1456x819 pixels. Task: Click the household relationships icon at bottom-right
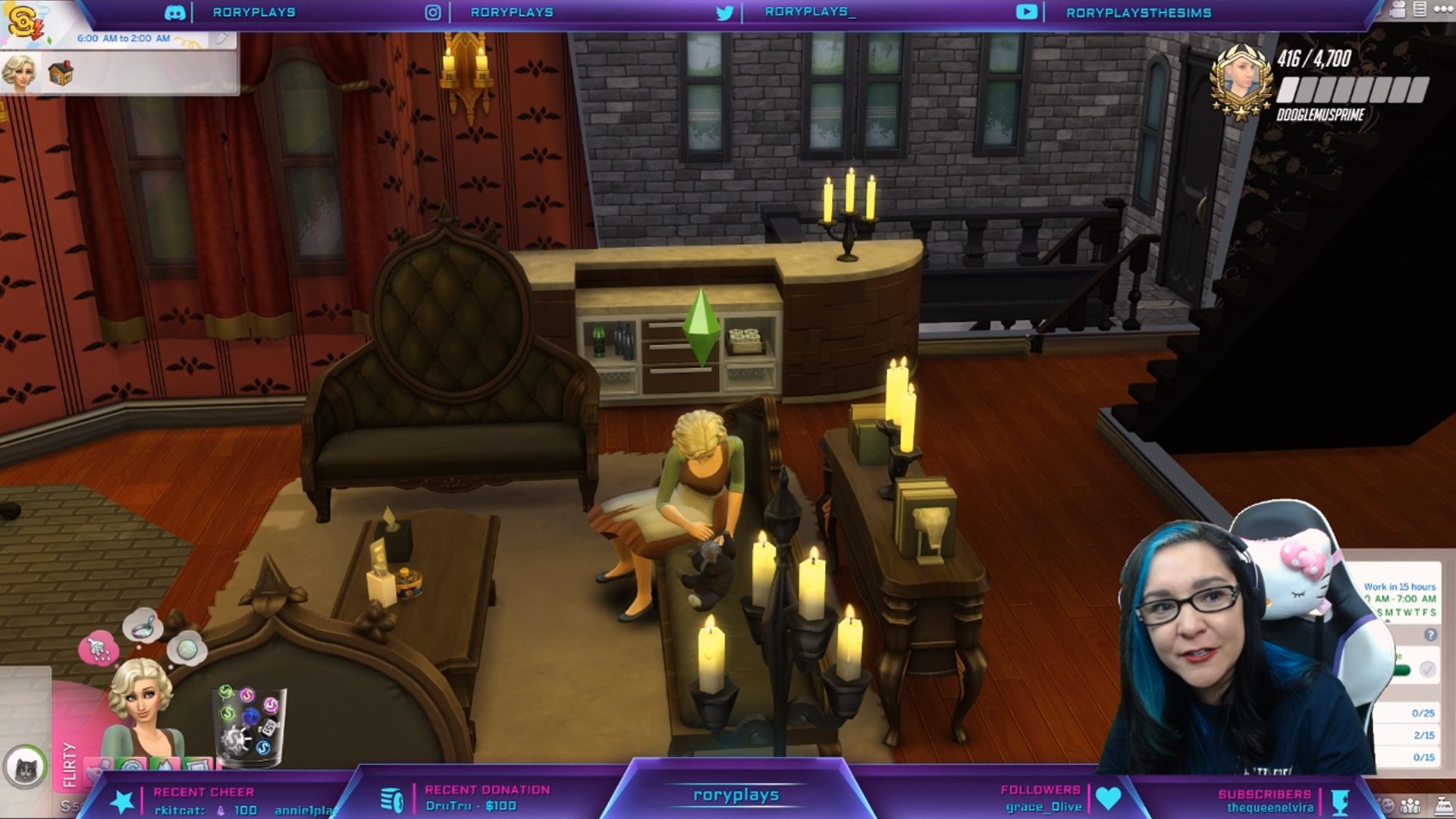coord(1409,806)
